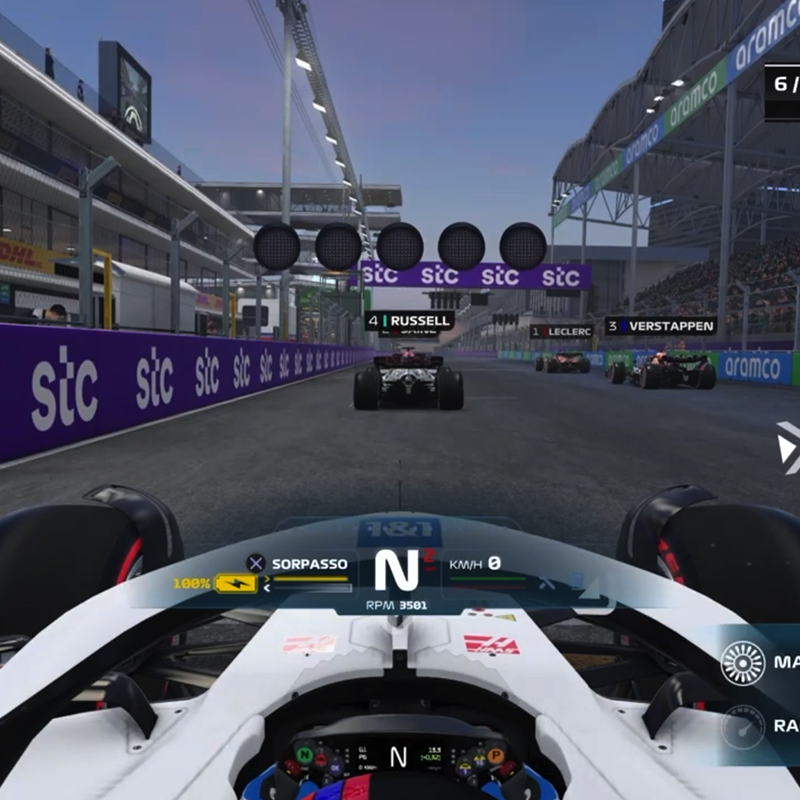This screenshot has height=800, width=800.
Task: Select the tyre wheel icon option
Action: (742, 663)
